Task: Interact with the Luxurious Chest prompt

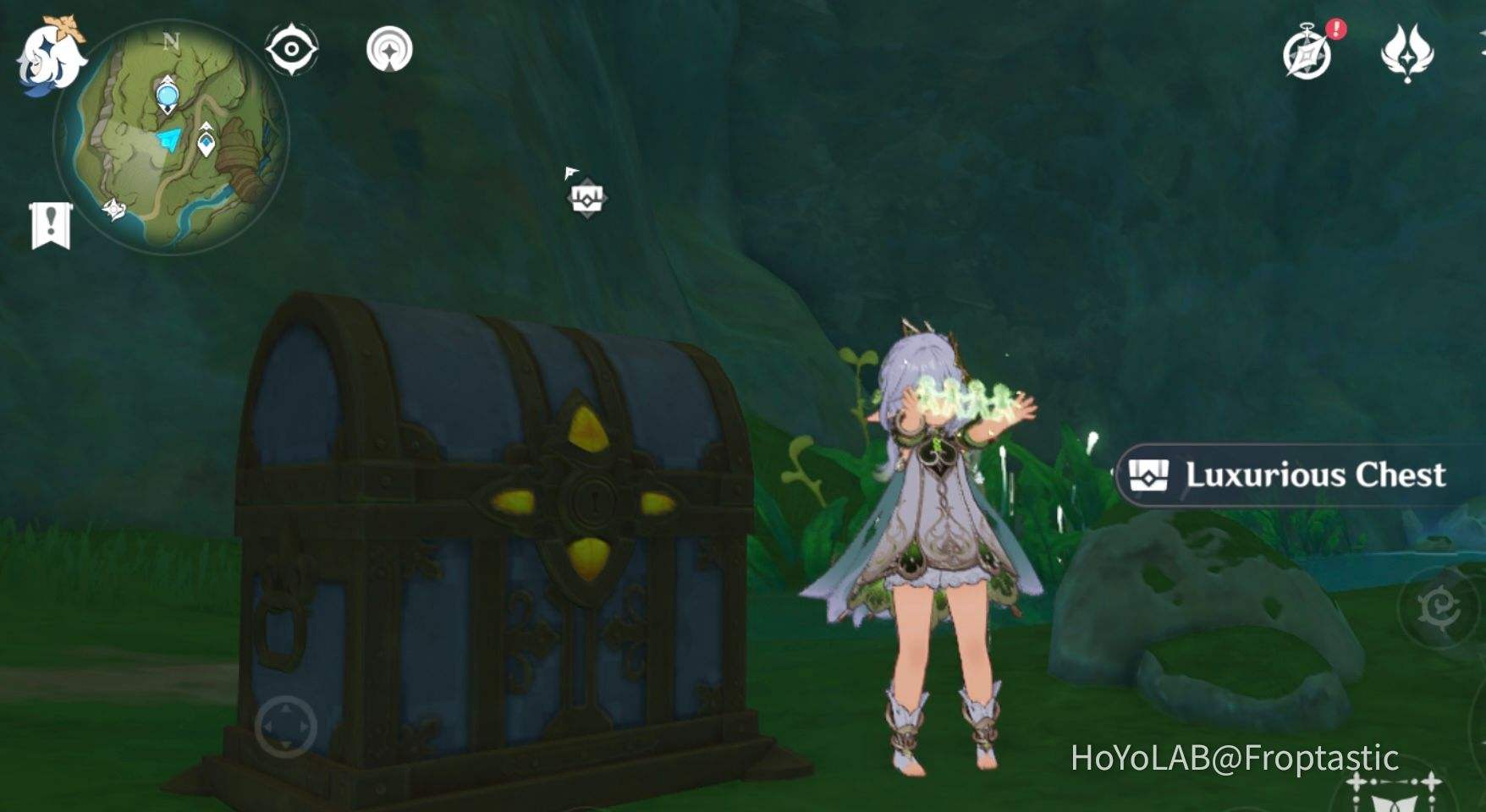Action: (1314, 474)
